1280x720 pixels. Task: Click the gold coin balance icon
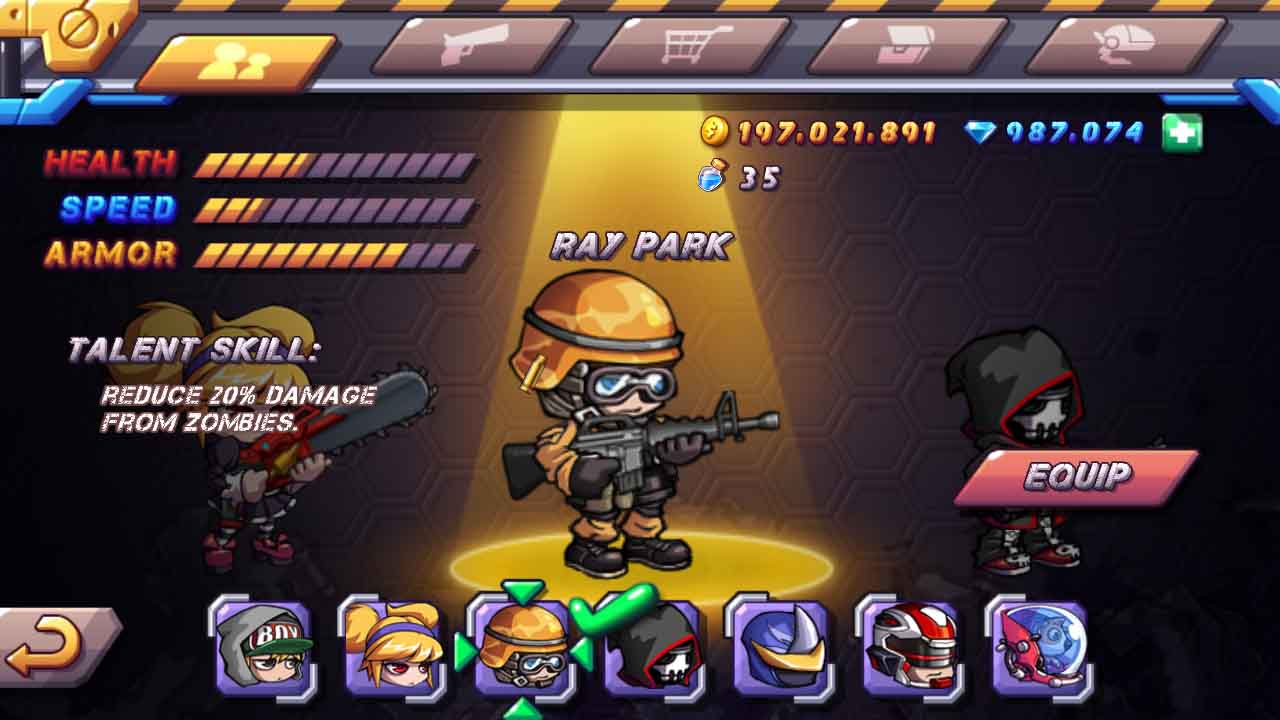tap(713, 129)
